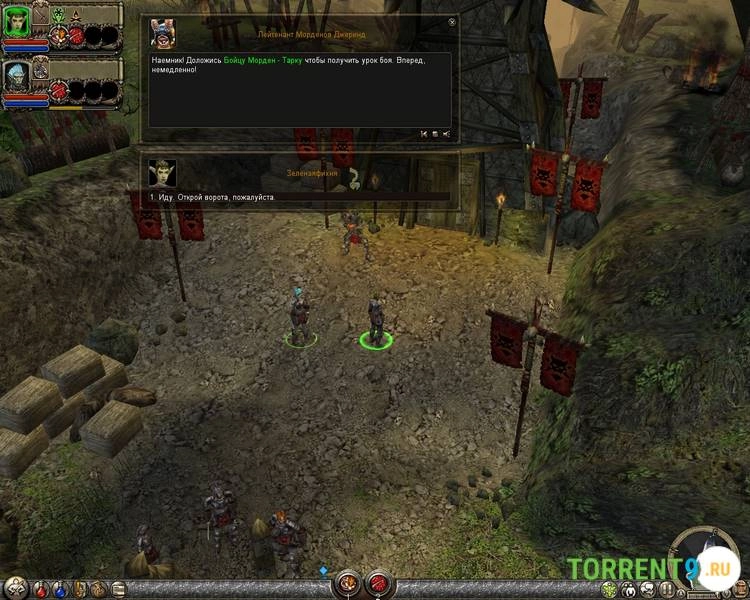Screen dimensions: 750x600
Task: Click the pause button in bottom bar
Action: 667,589
